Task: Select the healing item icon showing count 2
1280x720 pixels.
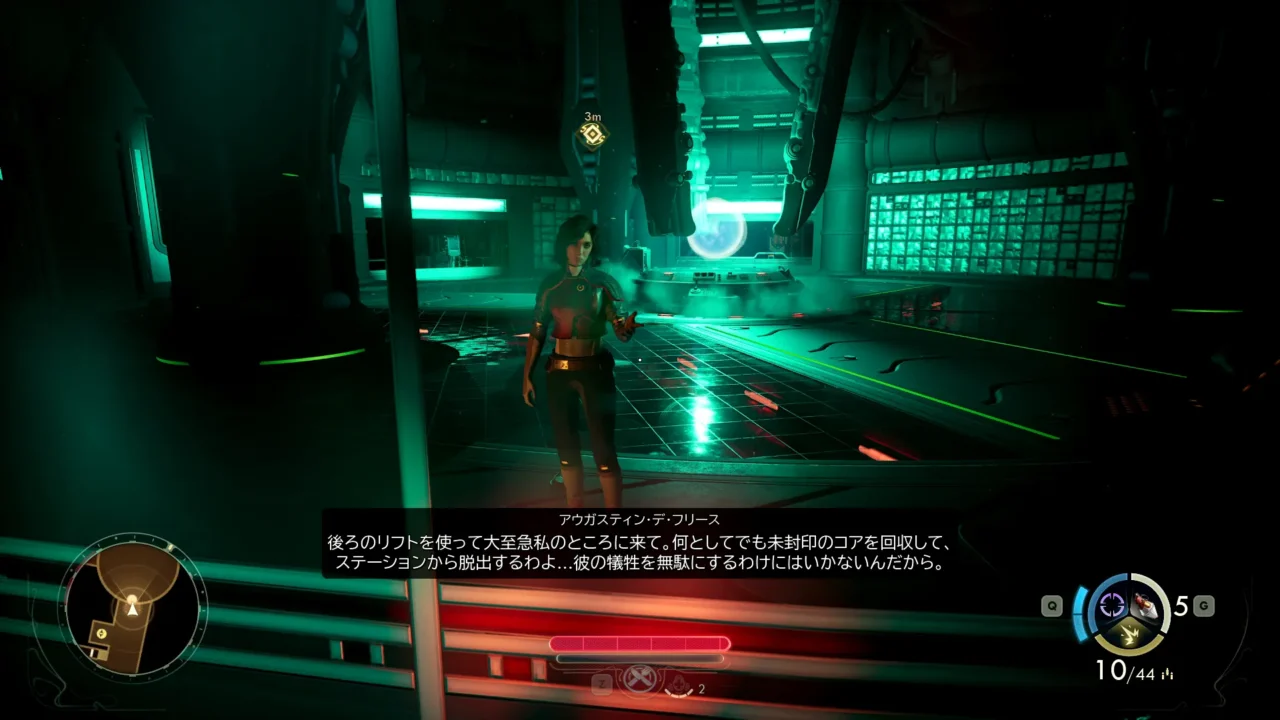Action: [679, 686]
